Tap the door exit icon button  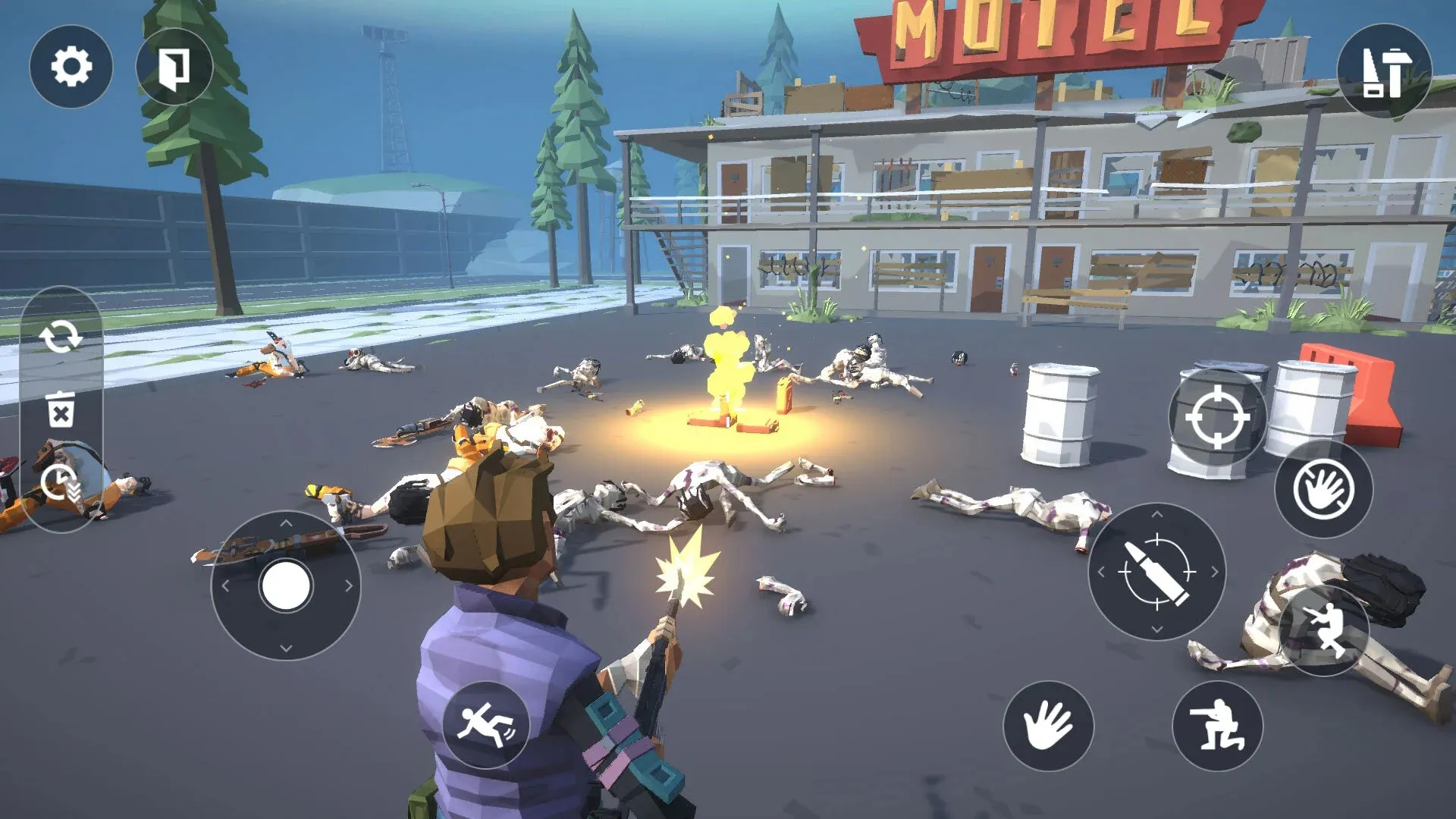coord(174,67)
